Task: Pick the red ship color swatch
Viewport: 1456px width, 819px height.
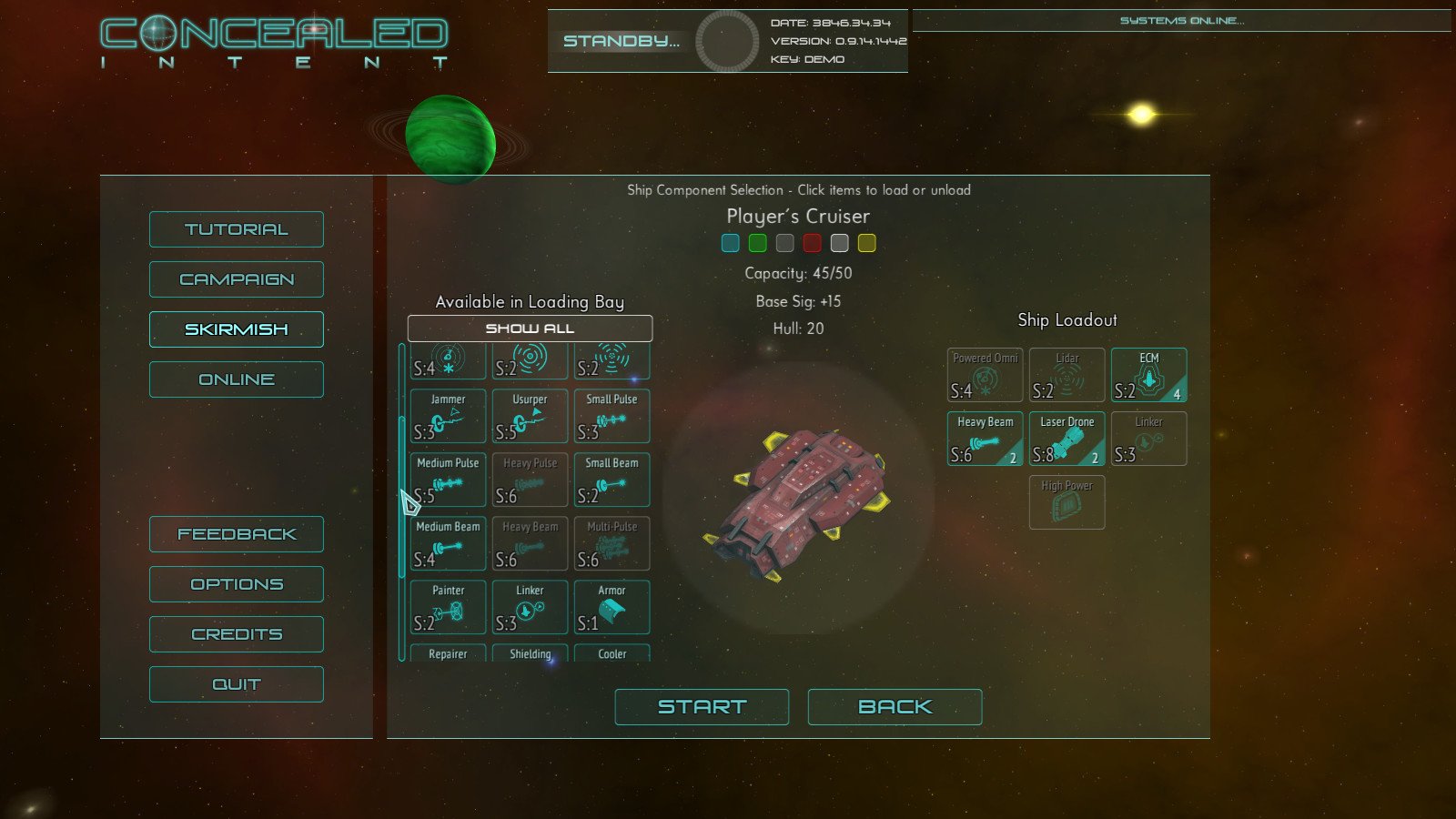Action: (812, 243)
